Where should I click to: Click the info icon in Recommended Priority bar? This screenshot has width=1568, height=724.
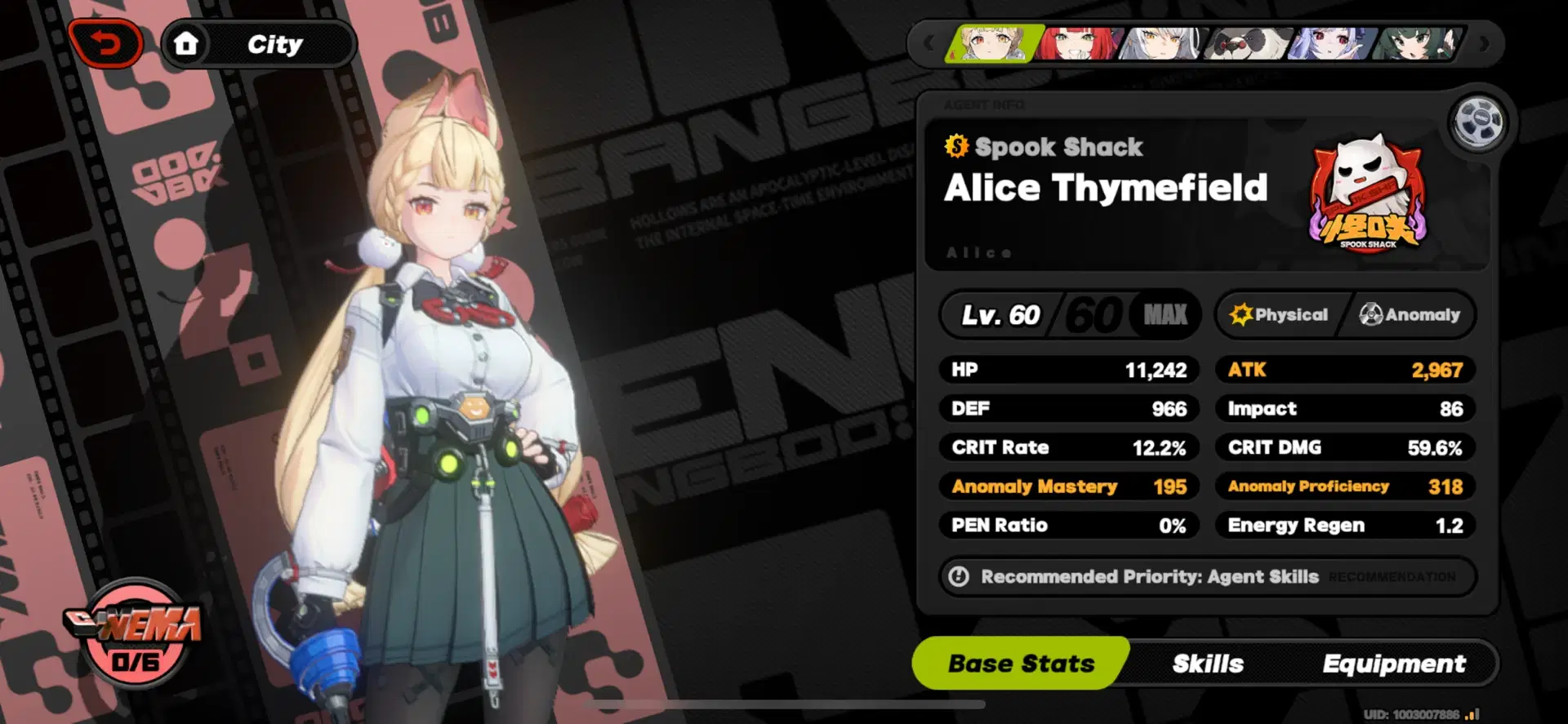pyautogui.click(x=960, y=576)
